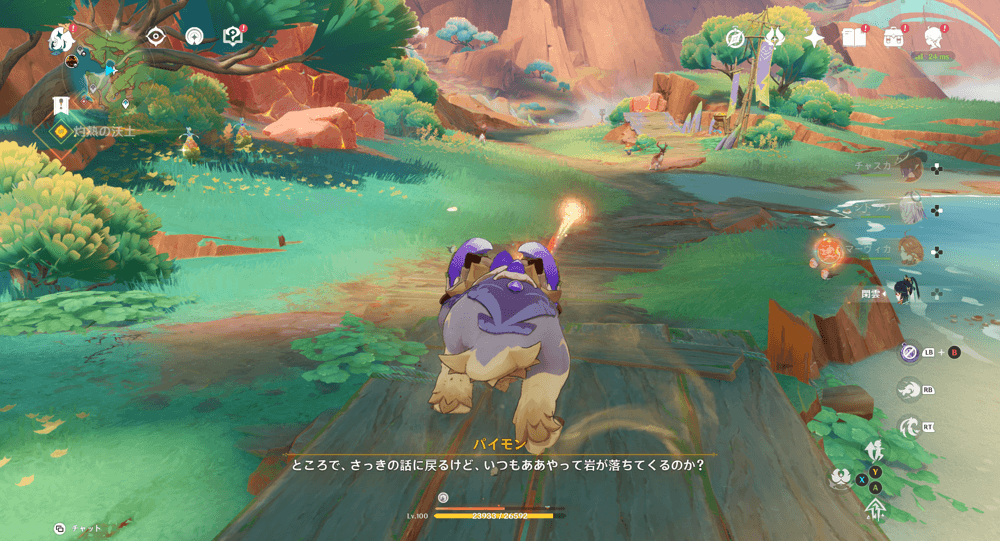The height and width of the screenshot is (541, 1000).
Task: Open the character head profile icon
Action: [x=933, y=38]
